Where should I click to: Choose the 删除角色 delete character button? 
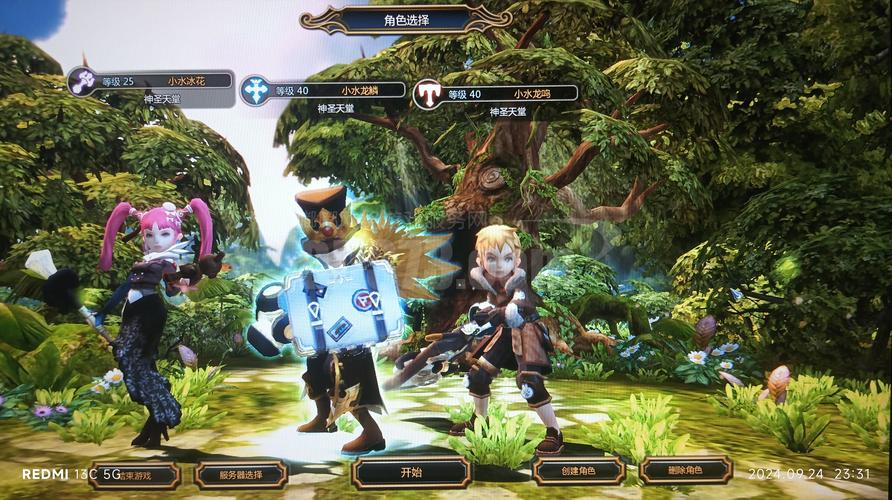pyautogui.click(x=685, y=470)
